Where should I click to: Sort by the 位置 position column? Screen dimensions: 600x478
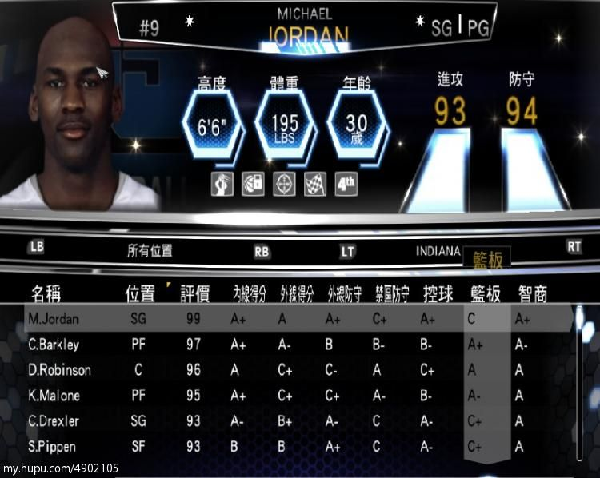point(140,293)
